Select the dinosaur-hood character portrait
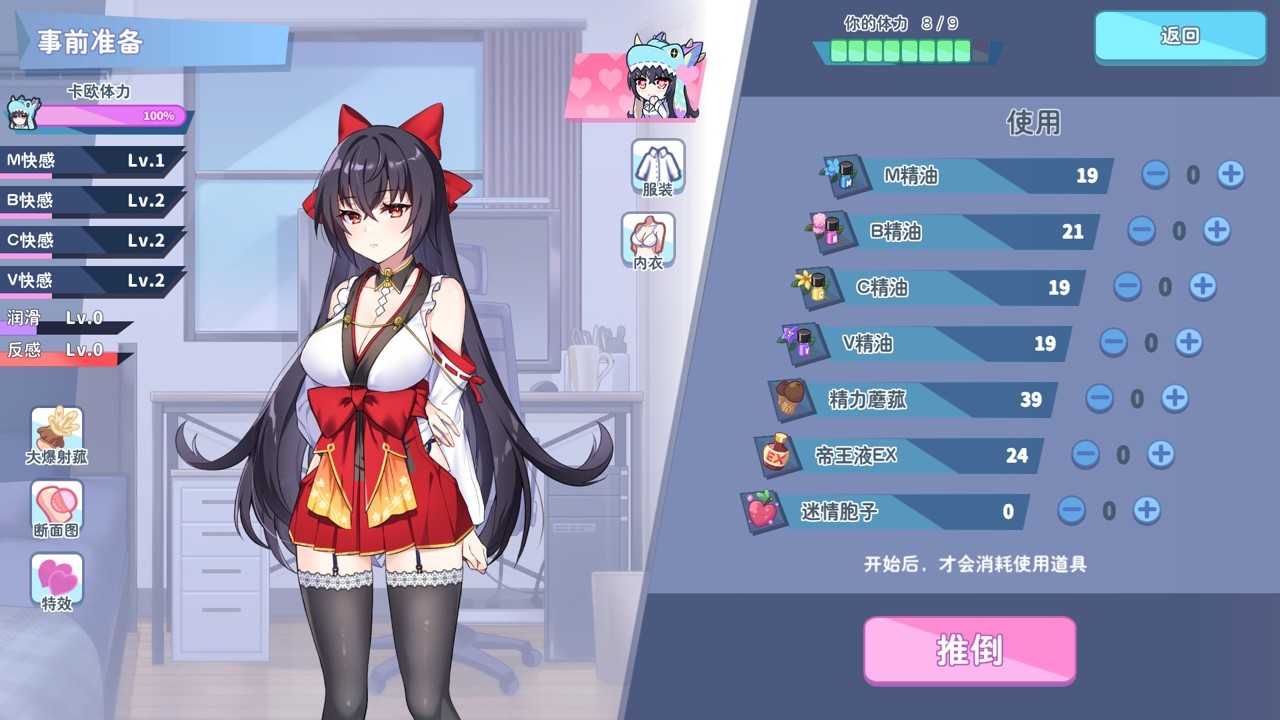This screenshot has width=1280, height=720. pos(663,80)
